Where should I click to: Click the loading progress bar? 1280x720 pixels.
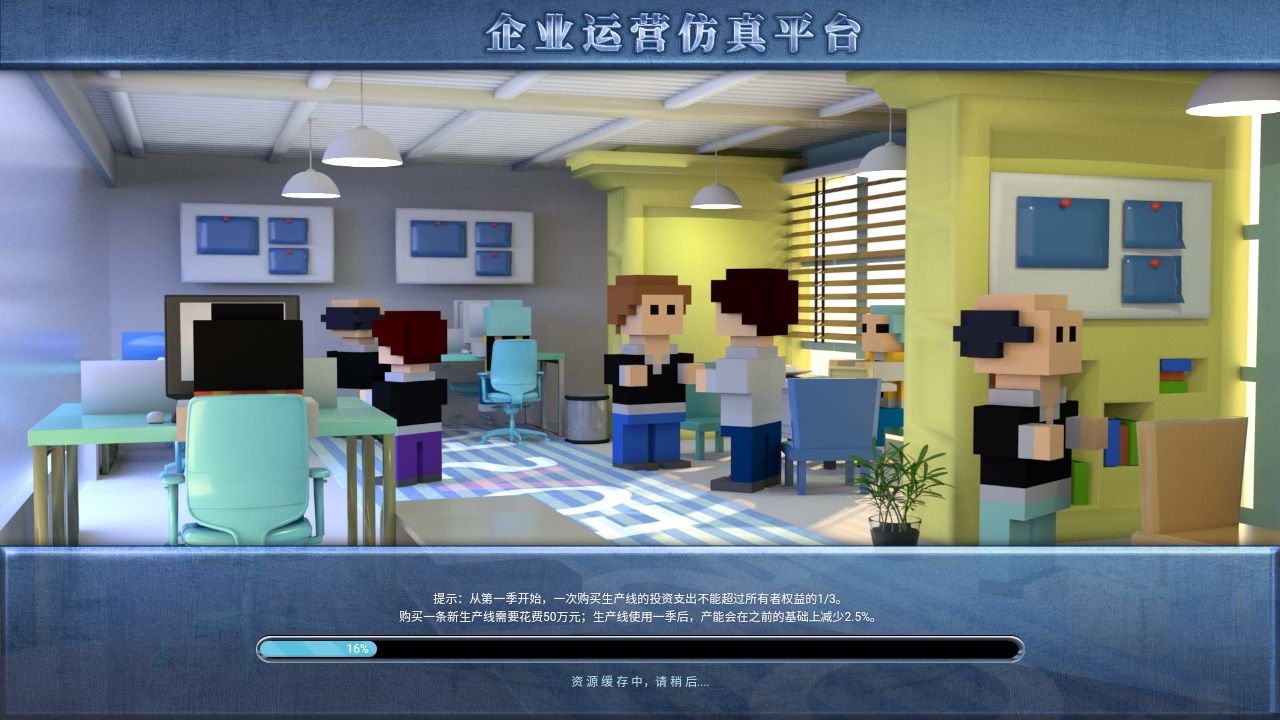(640, 649)
